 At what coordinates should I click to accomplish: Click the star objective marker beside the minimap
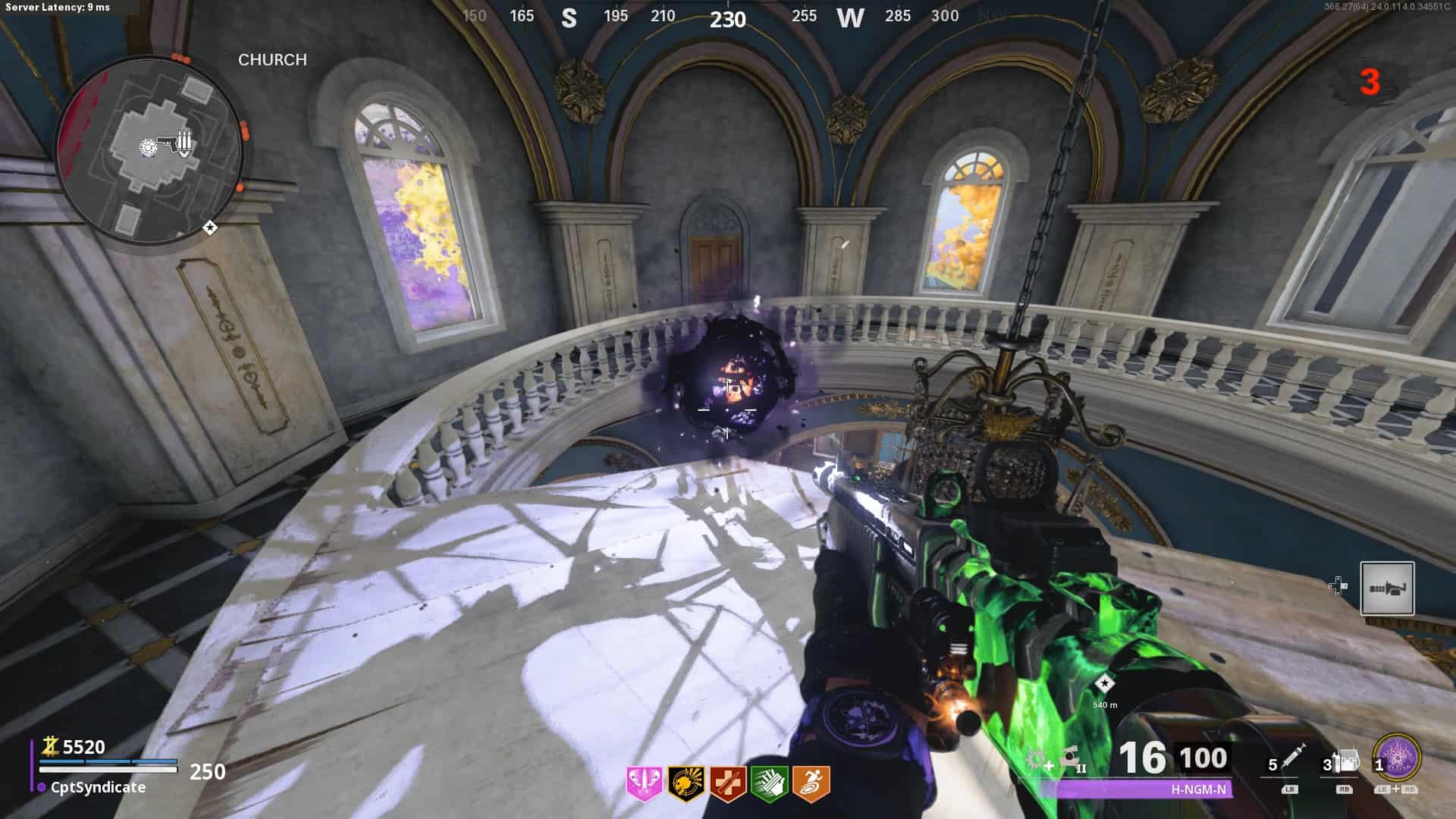210,227
